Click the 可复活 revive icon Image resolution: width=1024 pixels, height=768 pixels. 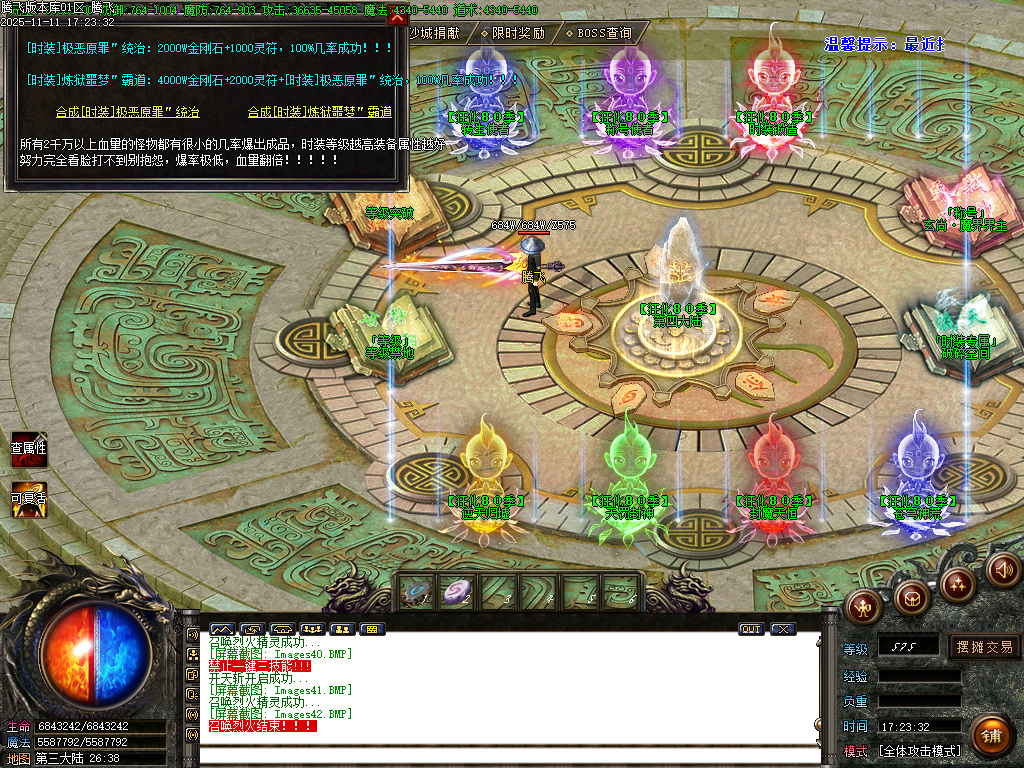point(28,499)
